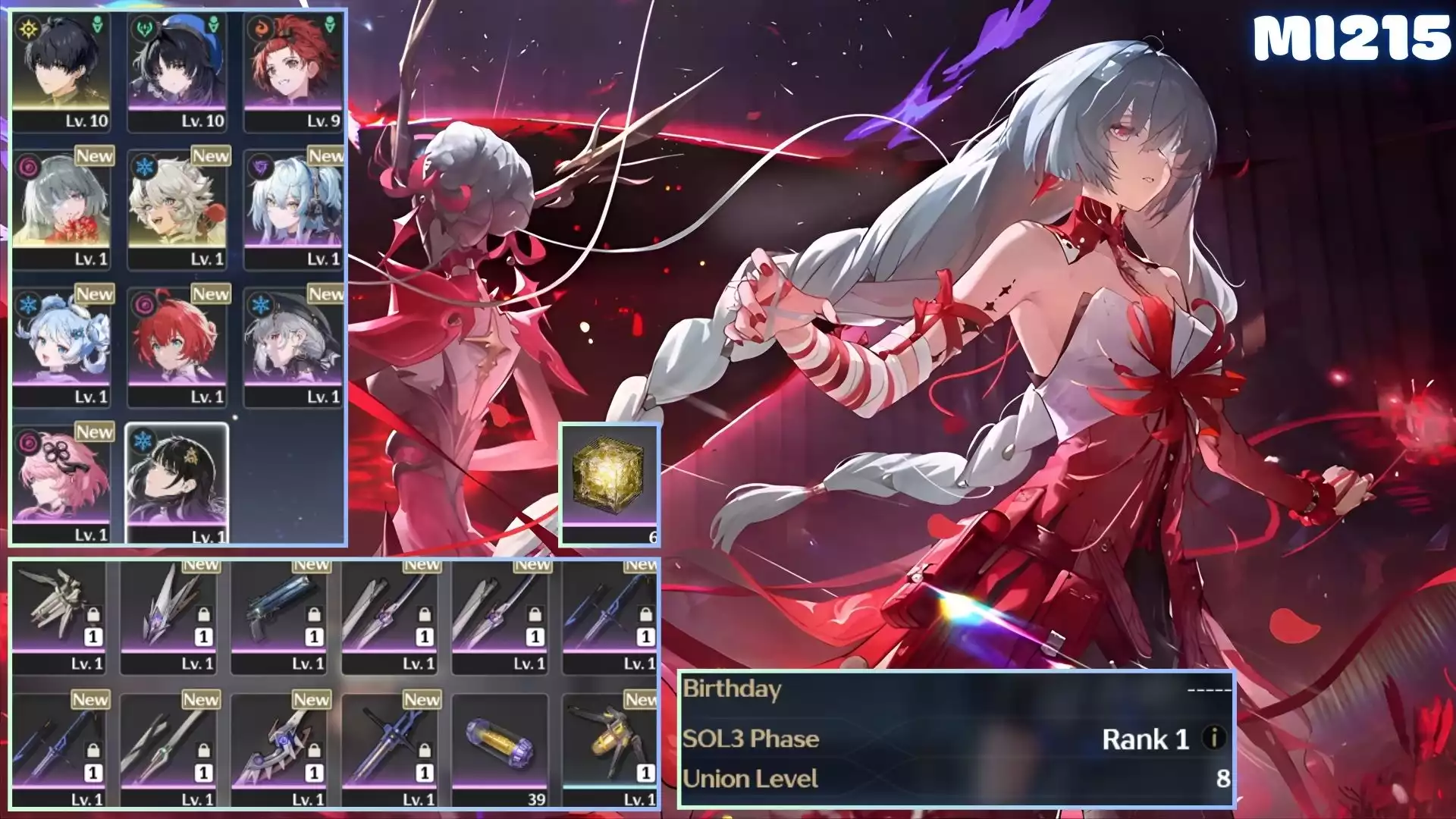Viewport: 1456px width, 819px height.
Task: Choose the yellow capsule item with 39
Action: [x=500, y=749]
